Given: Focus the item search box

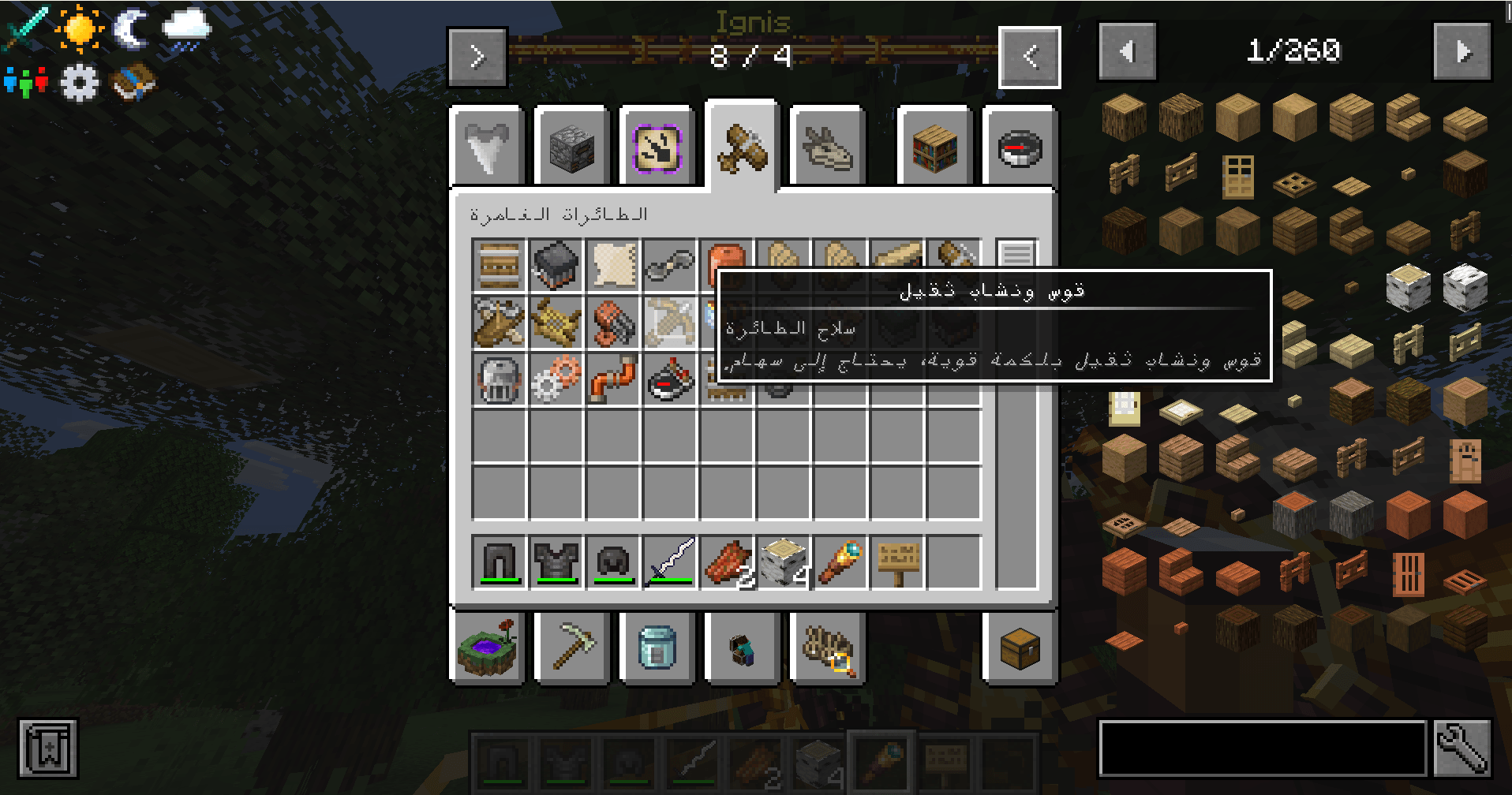Looking at the screenshot, I should coord(1263,748).
